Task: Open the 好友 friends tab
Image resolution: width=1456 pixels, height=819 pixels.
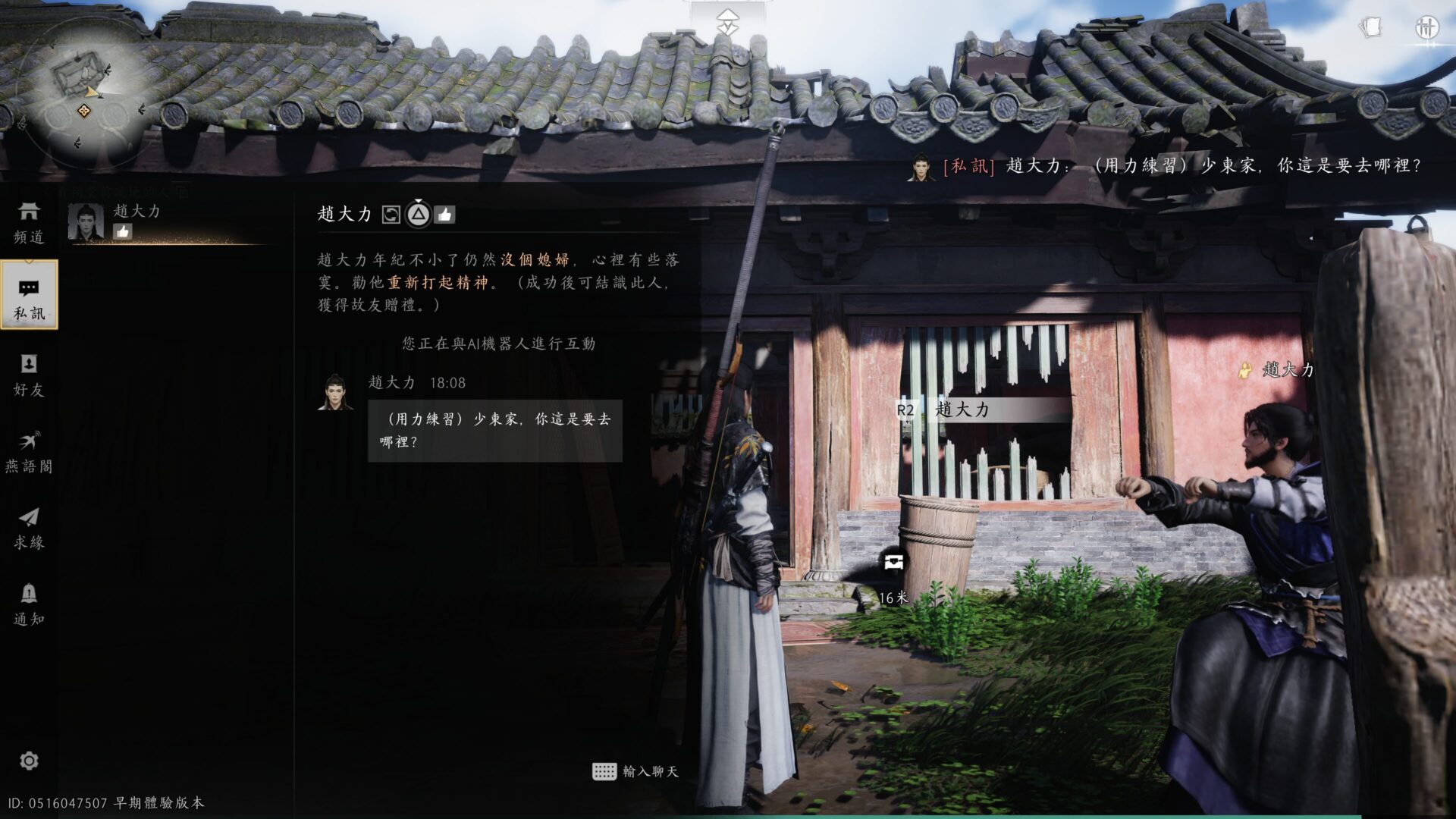Action: pyautogui.click(x=29, y=375)
